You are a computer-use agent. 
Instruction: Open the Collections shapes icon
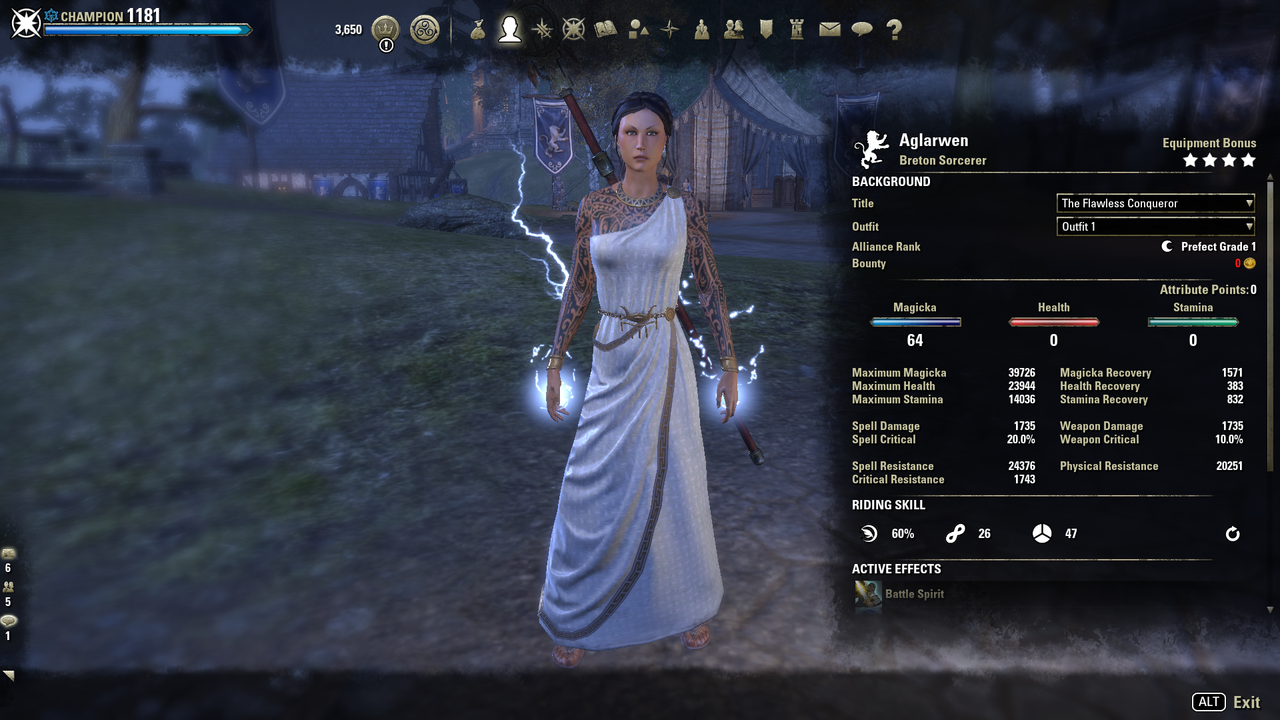[638, 30]
